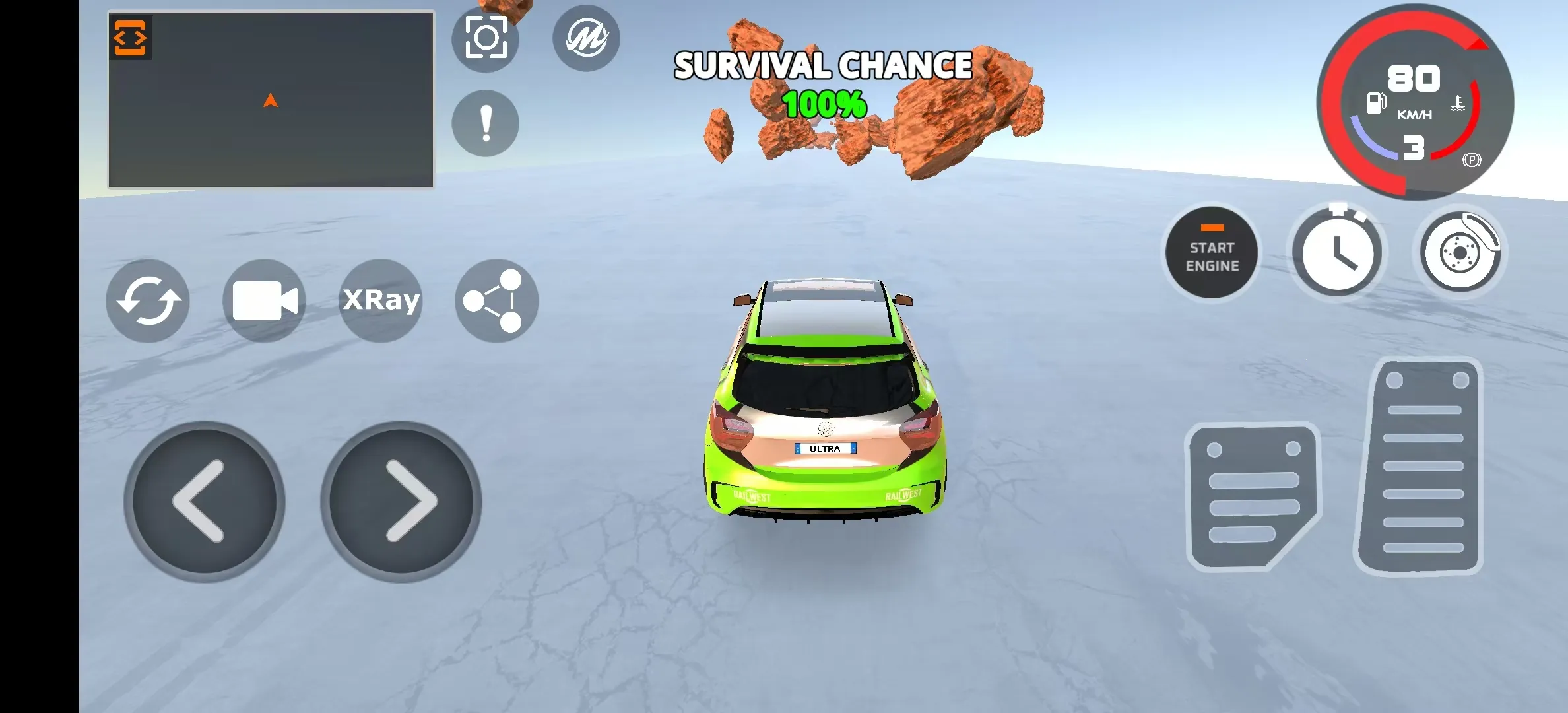Screen dimensions: 1568x713
Task: Open the warning exclamation icon
Action: tap(485, 124)
